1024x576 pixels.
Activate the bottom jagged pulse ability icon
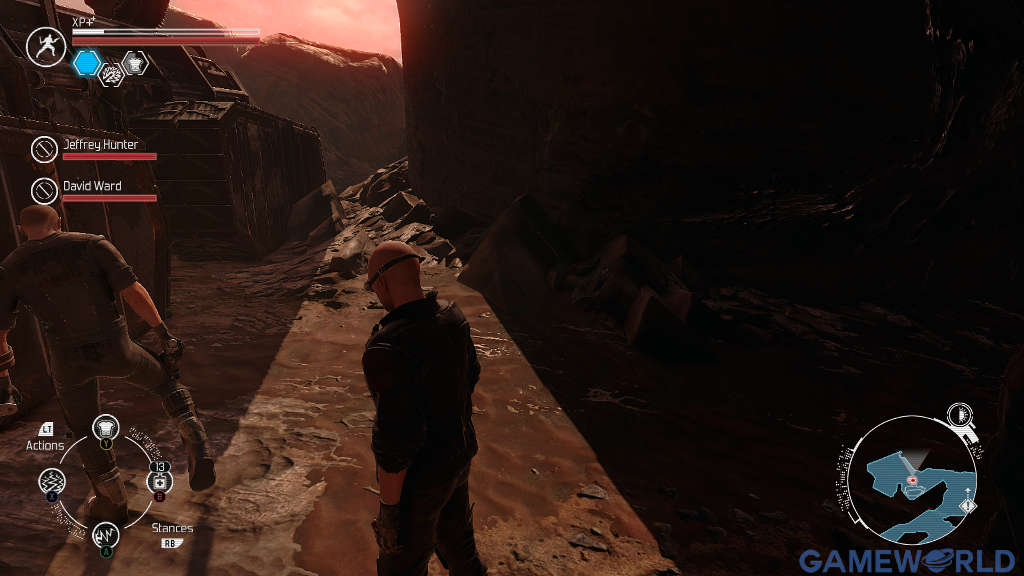pos(106,536)
